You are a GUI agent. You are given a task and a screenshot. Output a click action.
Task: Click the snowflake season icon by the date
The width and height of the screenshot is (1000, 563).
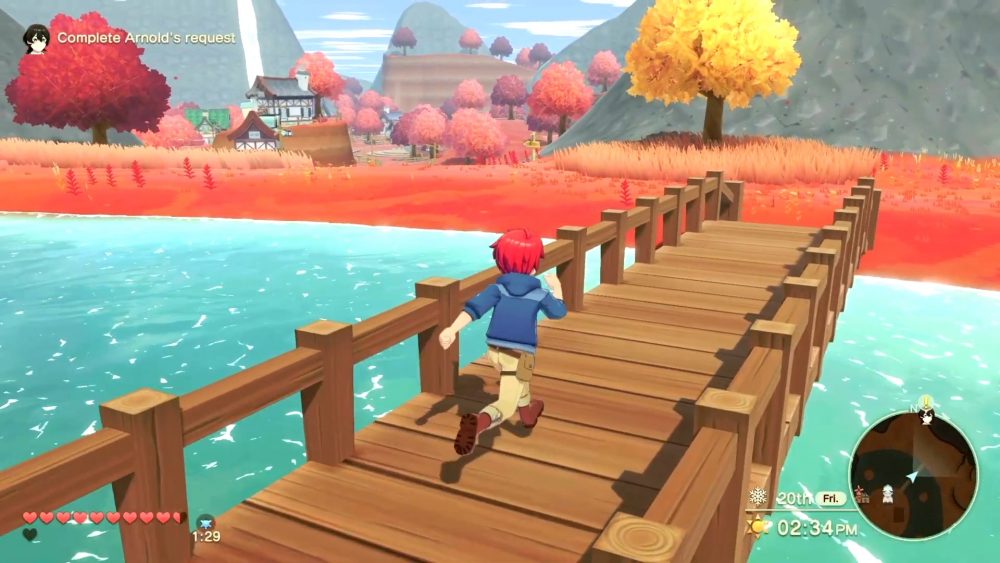[x=758, y=497]
